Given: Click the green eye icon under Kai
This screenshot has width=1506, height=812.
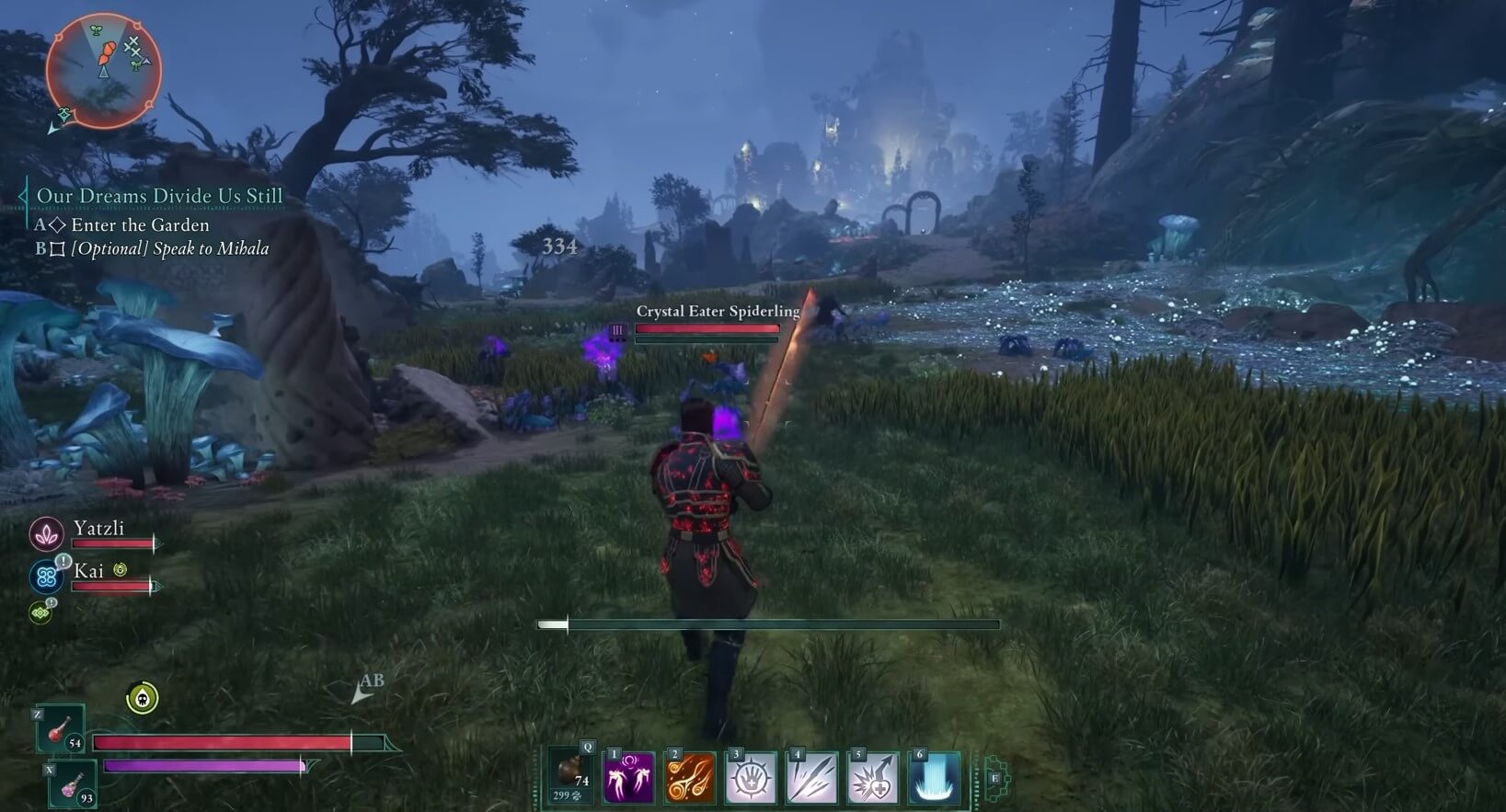Looking at the screenshot, I should (40, 612).
